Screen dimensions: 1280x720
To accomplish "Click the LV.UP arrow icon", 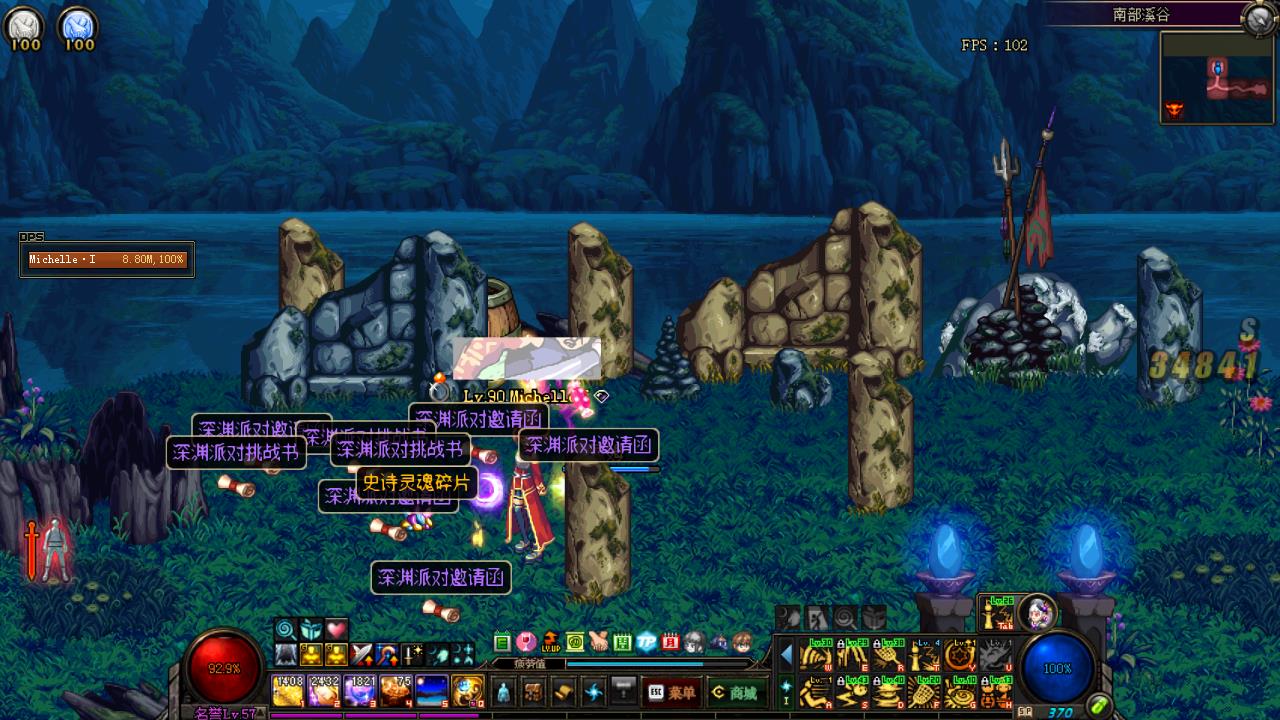I will (x=550, y=642).
